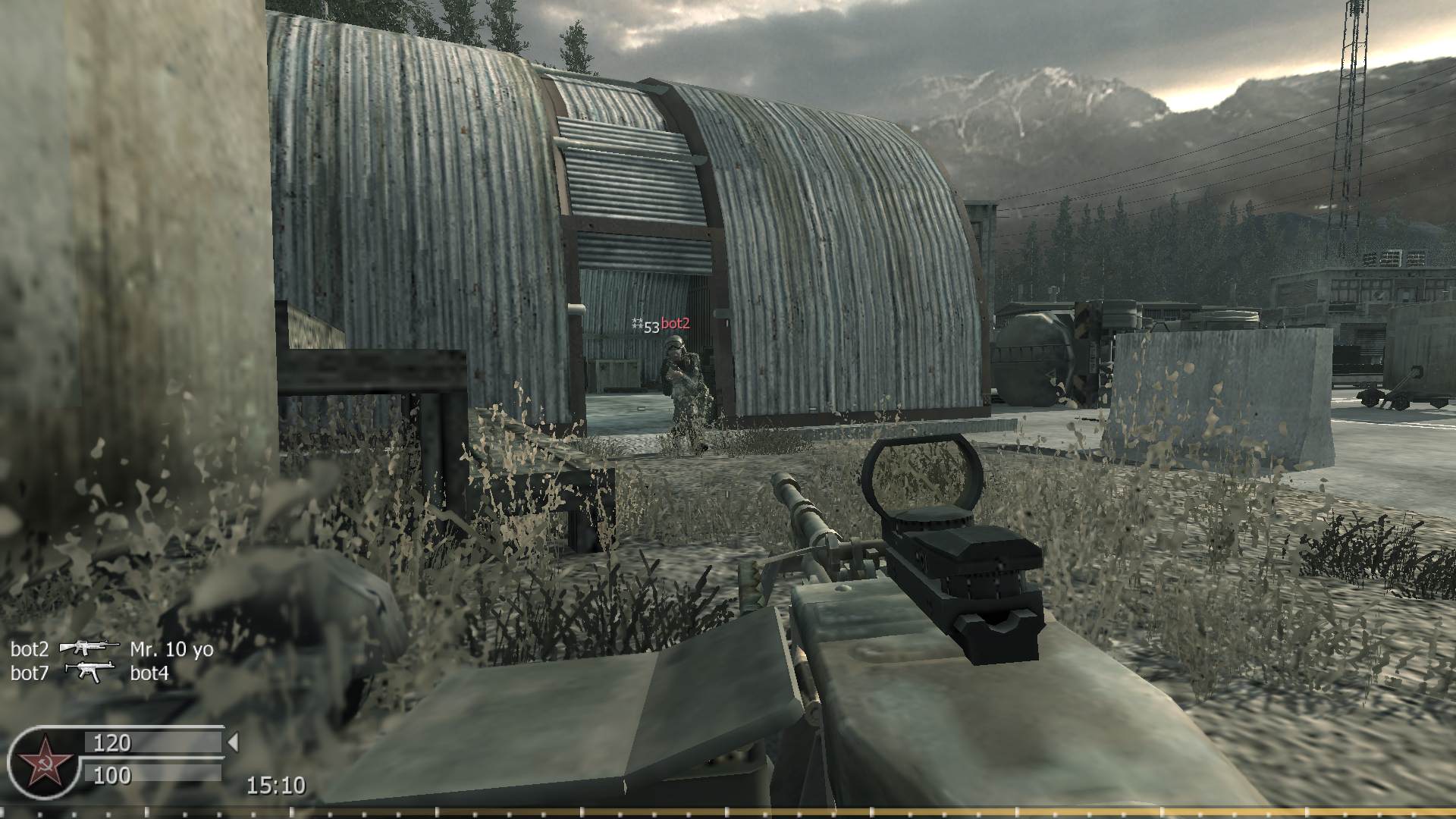Click the reserve ammo bar showing 100

111,776
